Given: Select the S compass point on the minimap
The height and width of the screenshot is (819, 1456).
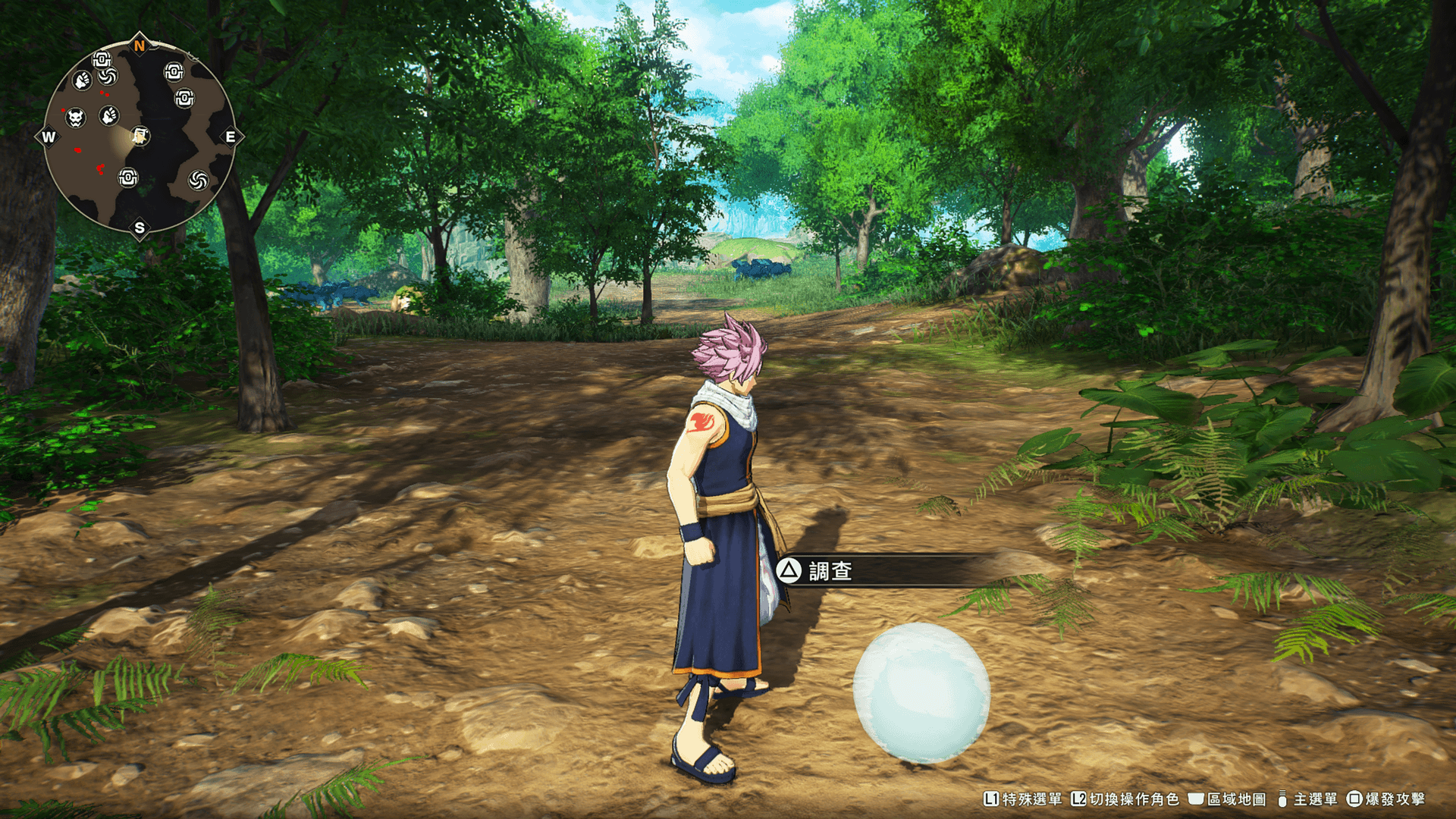Looking at the screenshot, I should (x=140, y=227).
